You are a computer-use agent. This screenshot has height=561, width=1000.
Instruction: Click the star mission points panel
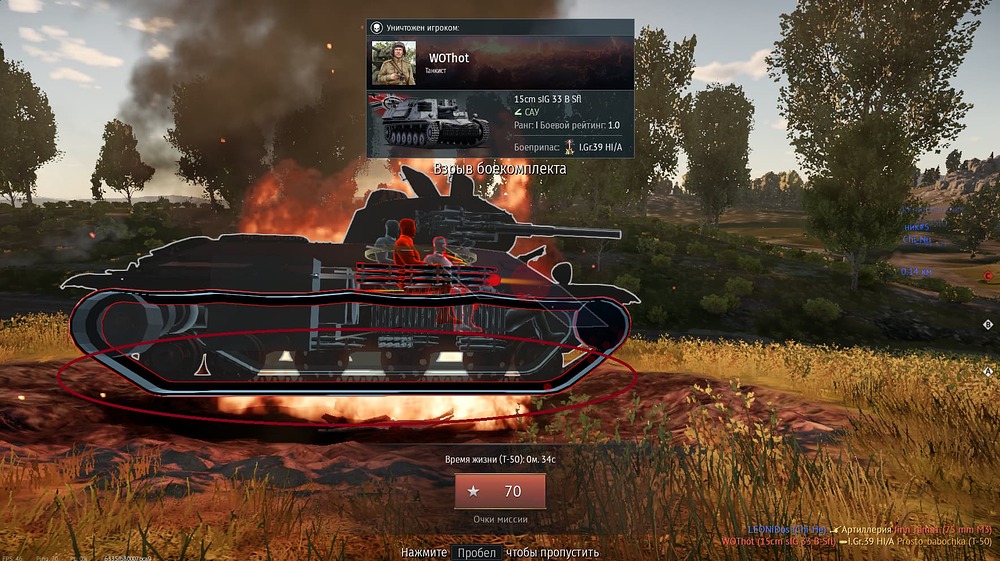499,491
